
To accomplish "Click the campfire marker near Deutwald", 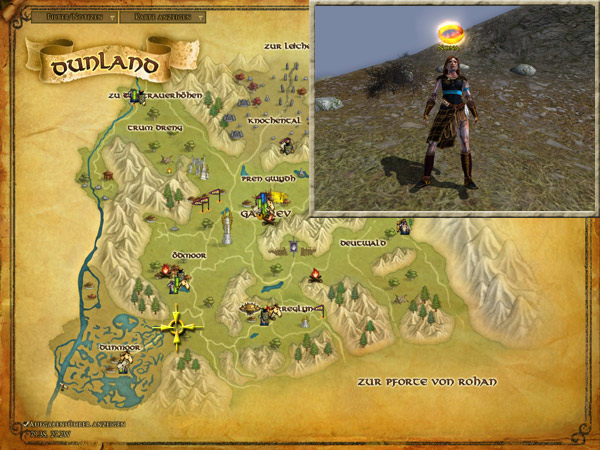I will [x=315, y=273].
